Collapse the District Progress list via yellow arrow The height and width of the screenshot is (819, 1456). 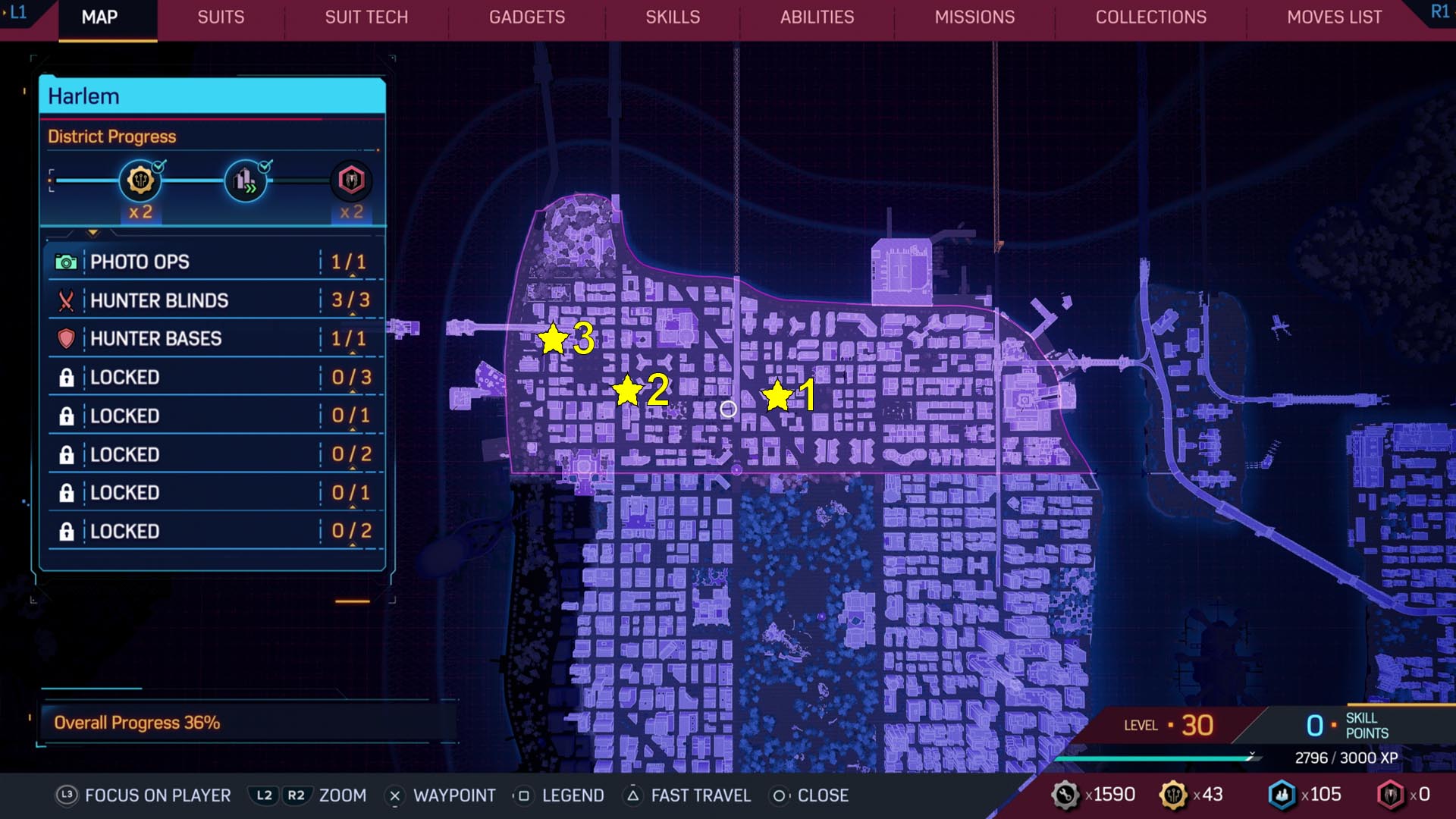(94, 234)
